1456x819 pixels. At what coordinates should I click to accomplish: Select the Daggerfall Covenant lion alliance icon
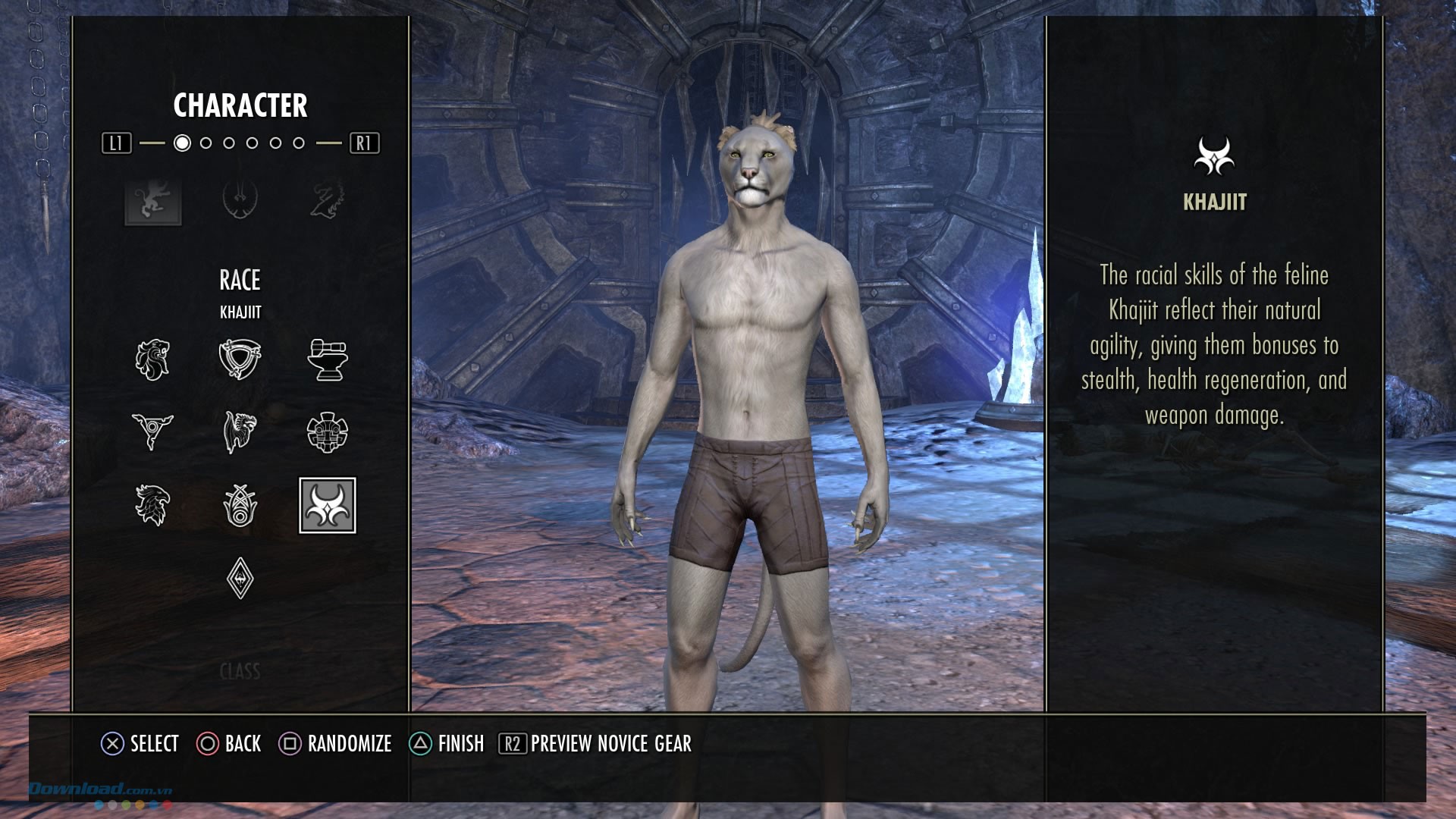[x=153, y=201]
